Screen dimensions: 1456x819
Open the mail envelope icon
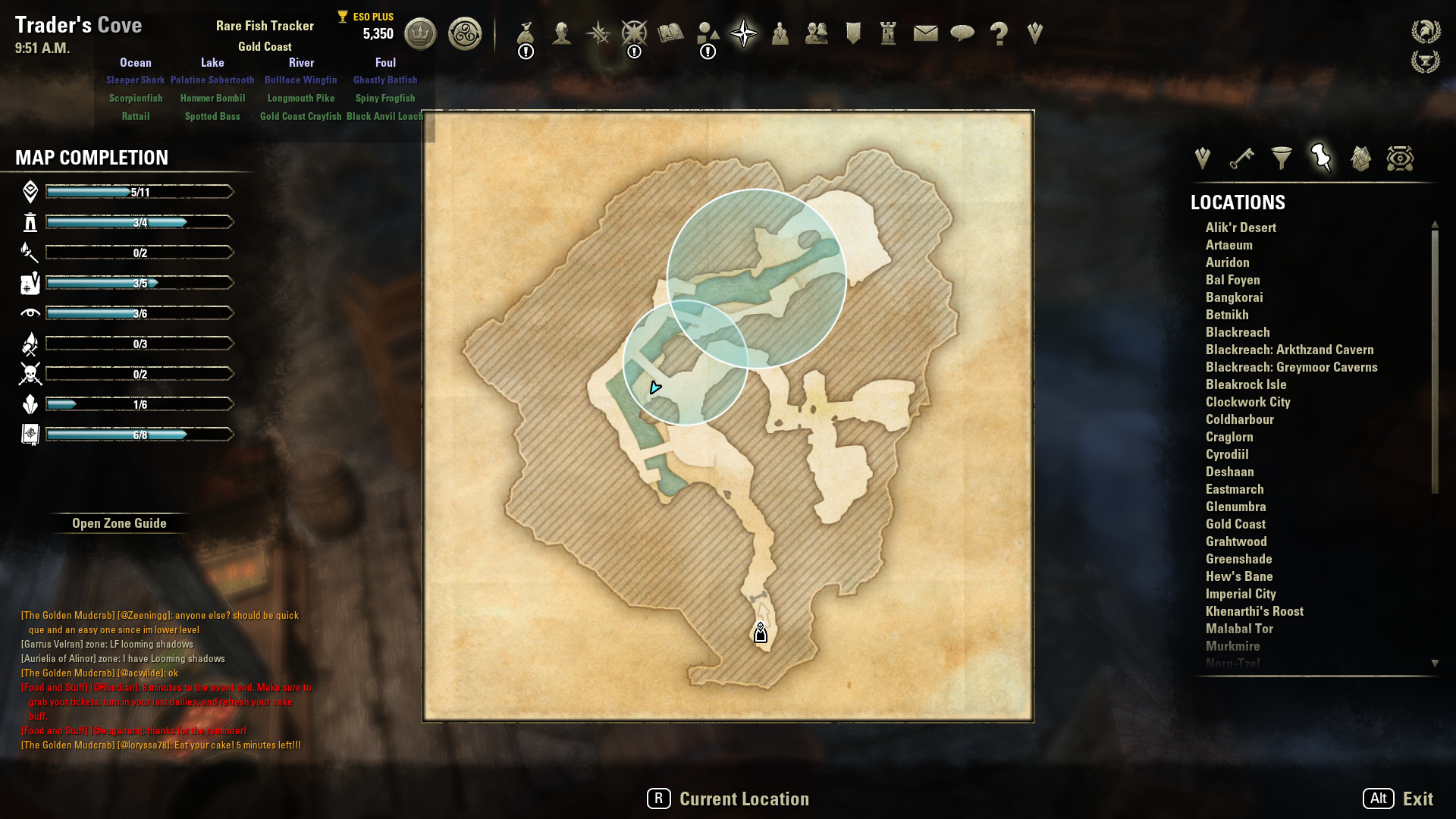click(x=925, y=33)
